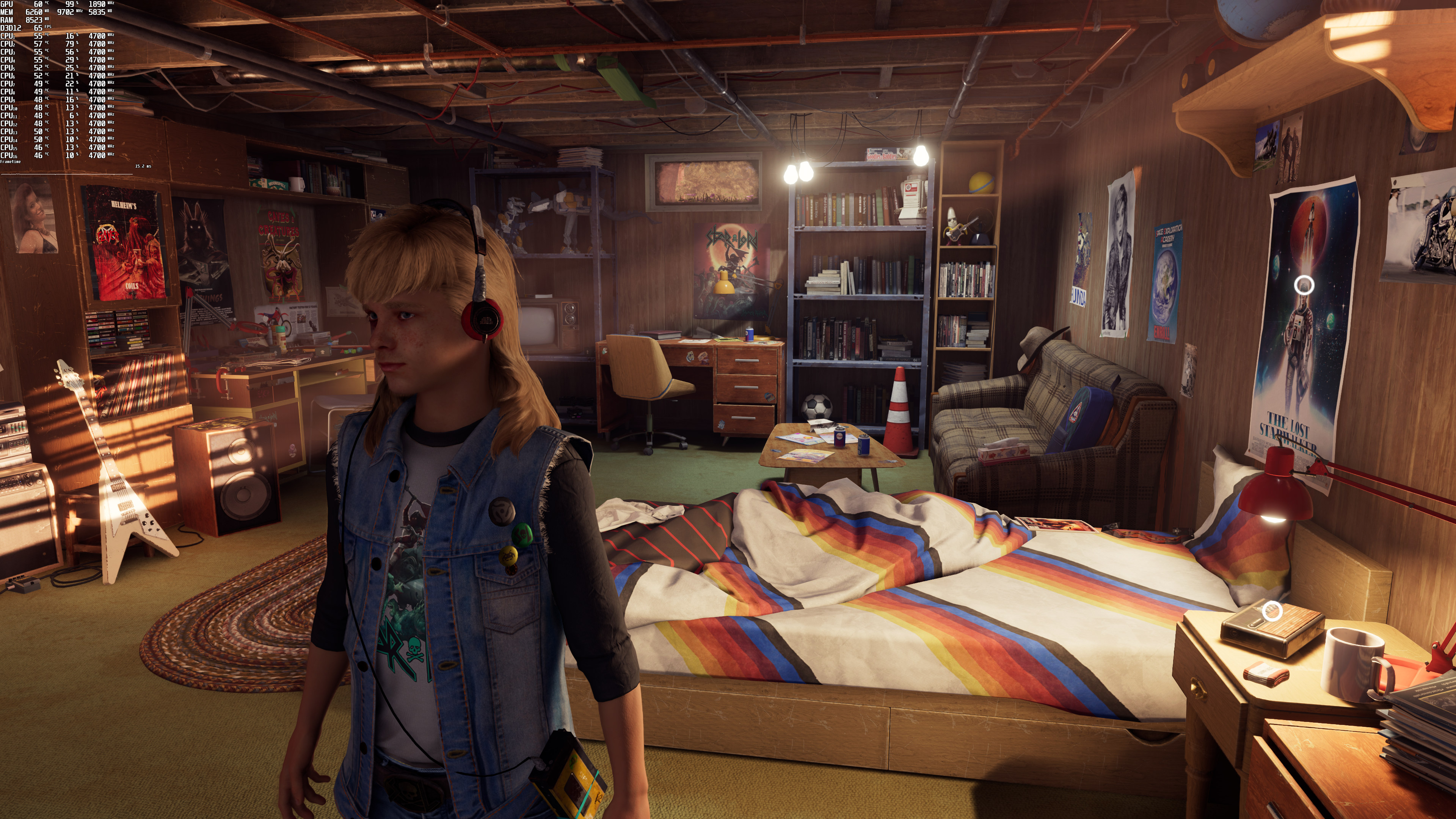Image resolution: width=1456 pixels, height=819 pixels.
Task: Select the interaction marker on the bedside radio
Action: click(x=1272, y=610)
